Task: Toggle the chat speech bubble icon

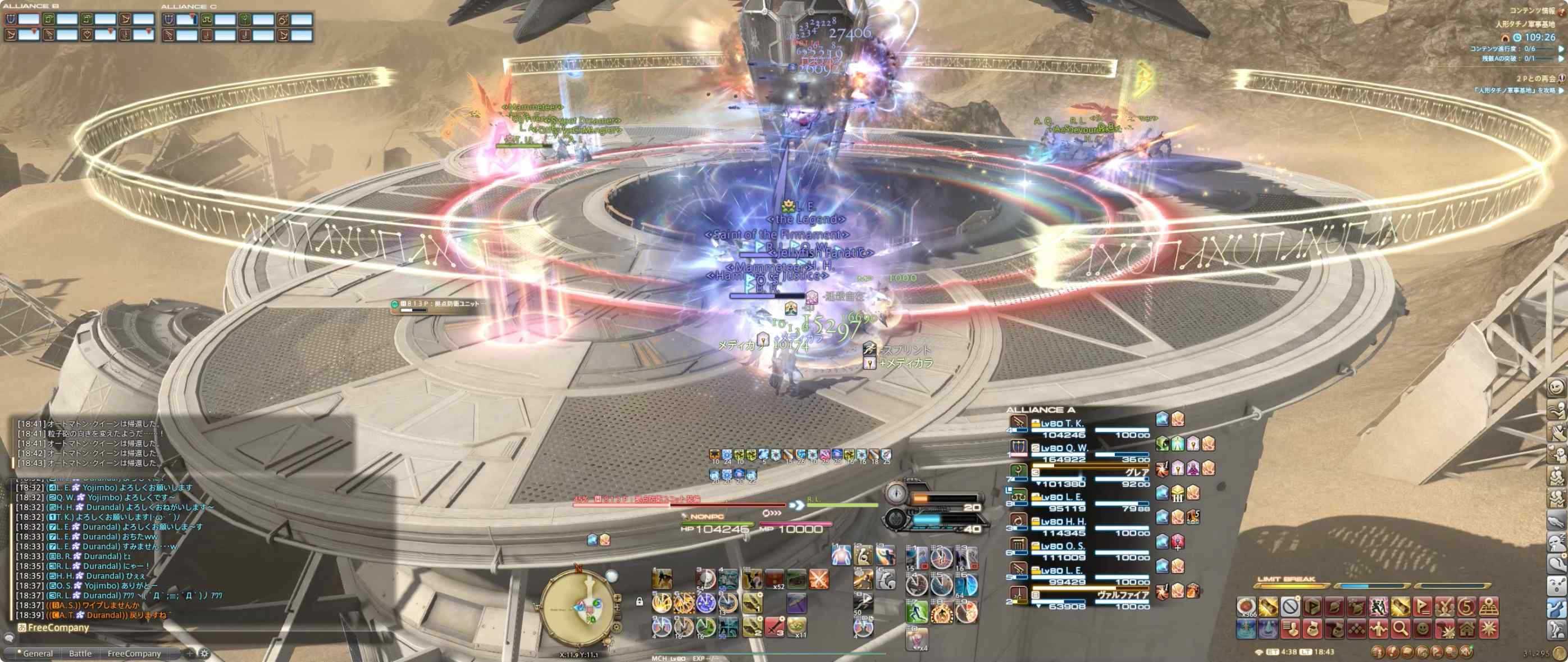Action: coord(10,638)
